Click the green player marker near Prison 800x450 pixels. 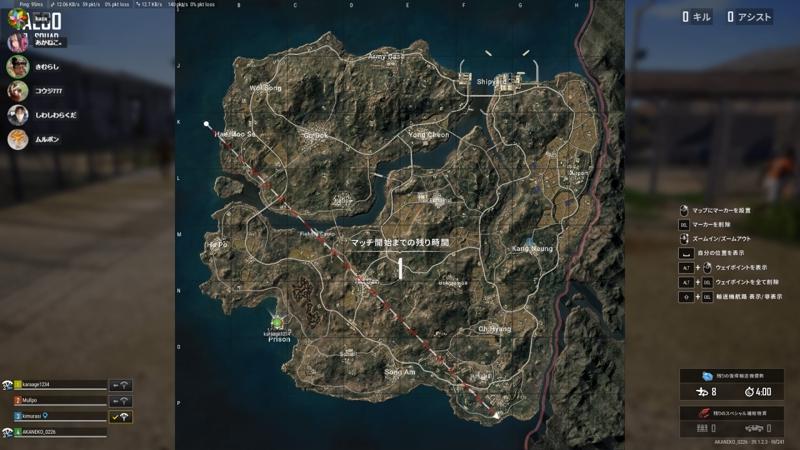point(277,322)
